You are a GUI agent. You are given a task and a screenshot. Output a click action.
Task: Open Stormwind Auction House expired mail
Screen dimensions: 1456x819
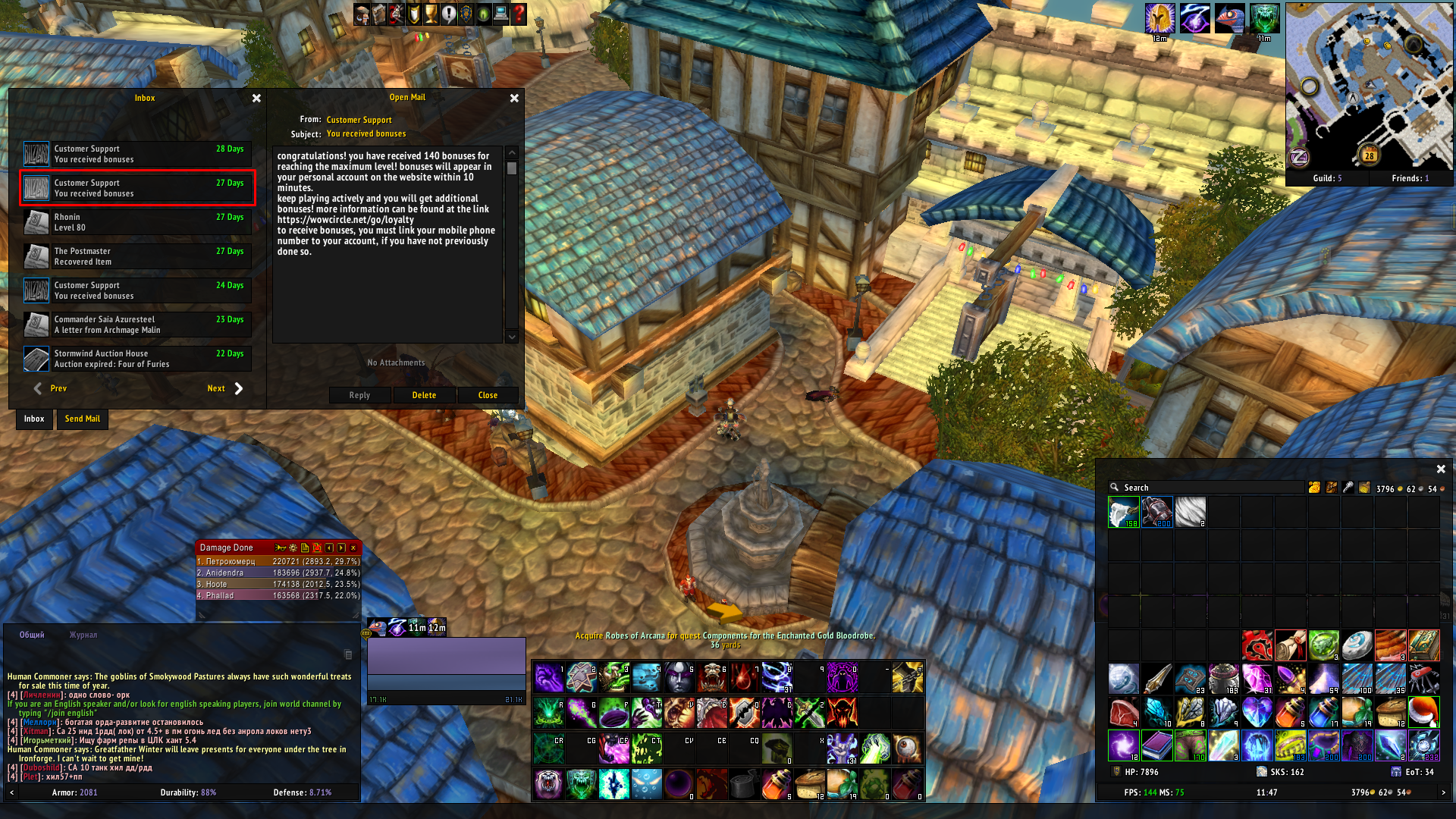click(x=137, y=359)
